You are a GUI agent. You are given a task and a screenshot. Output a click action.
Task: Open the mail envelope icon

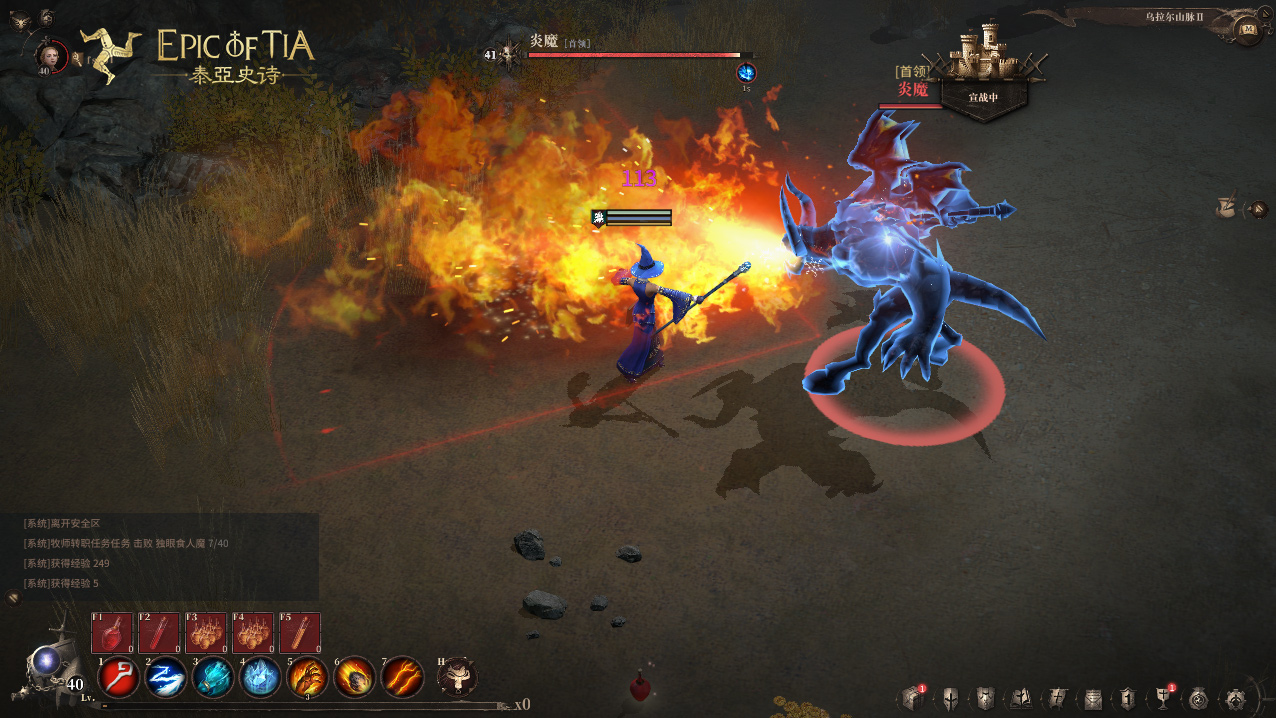click(x=1093, y=699)
